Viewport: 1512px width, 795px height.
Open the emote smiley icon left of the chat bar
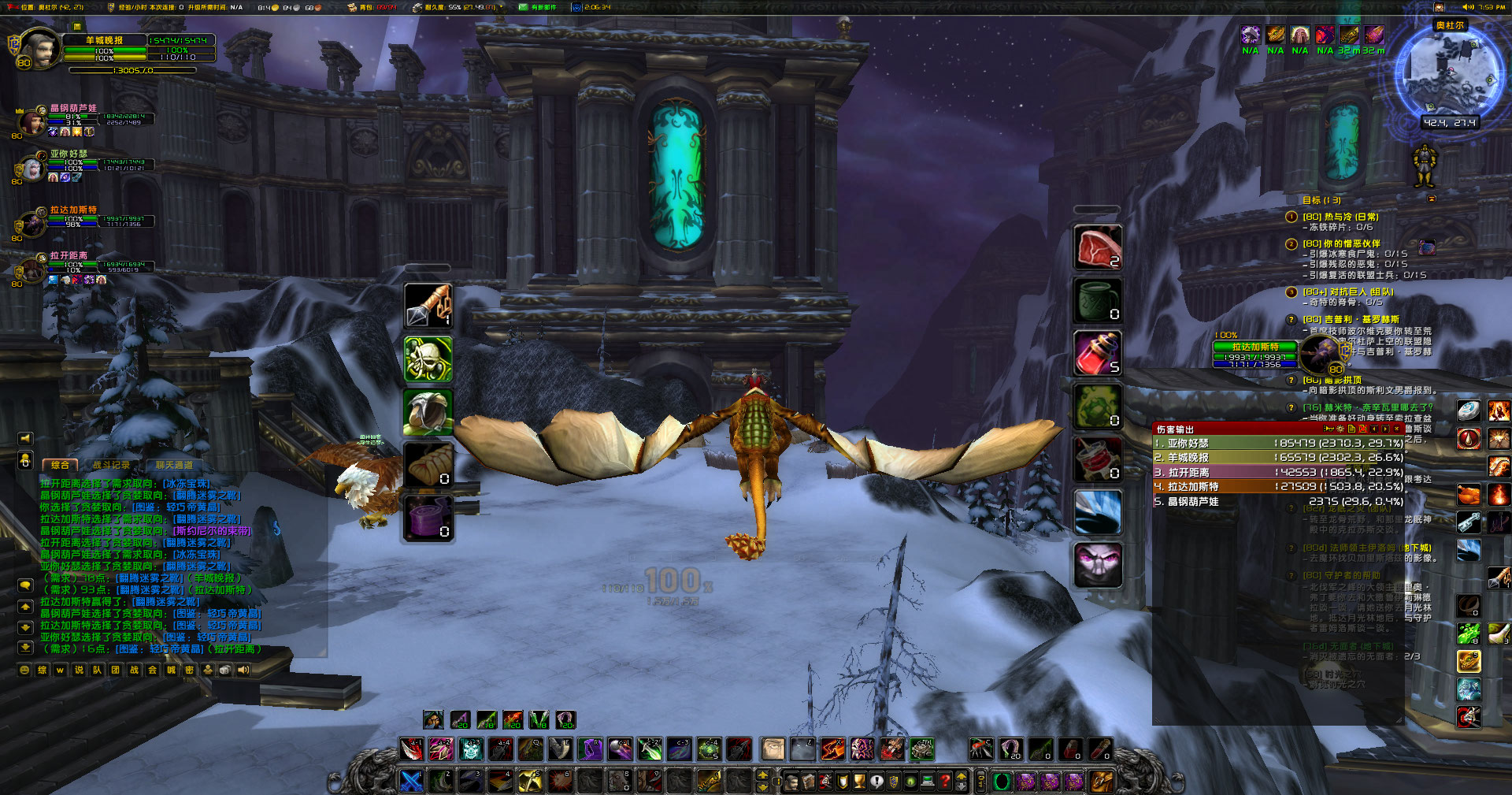pyautogui.click(x=24, y=670)
